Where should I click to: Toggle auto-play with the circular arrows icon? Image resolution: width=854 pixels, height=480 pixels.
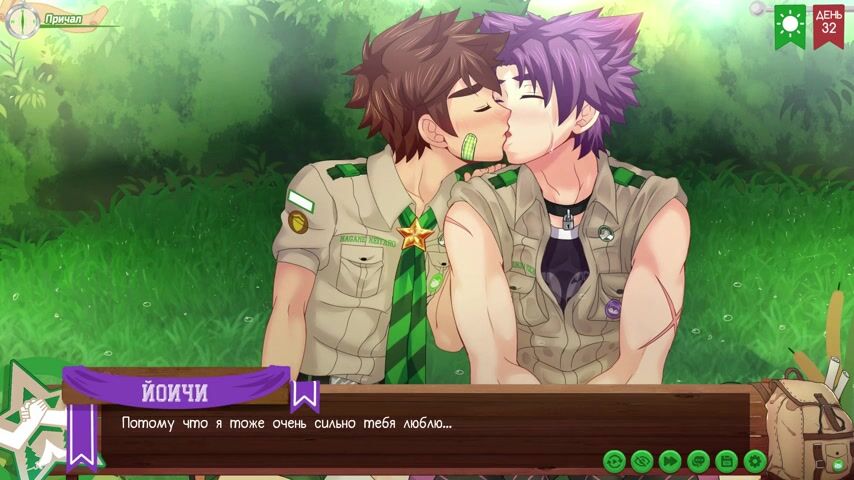point(614,461)
